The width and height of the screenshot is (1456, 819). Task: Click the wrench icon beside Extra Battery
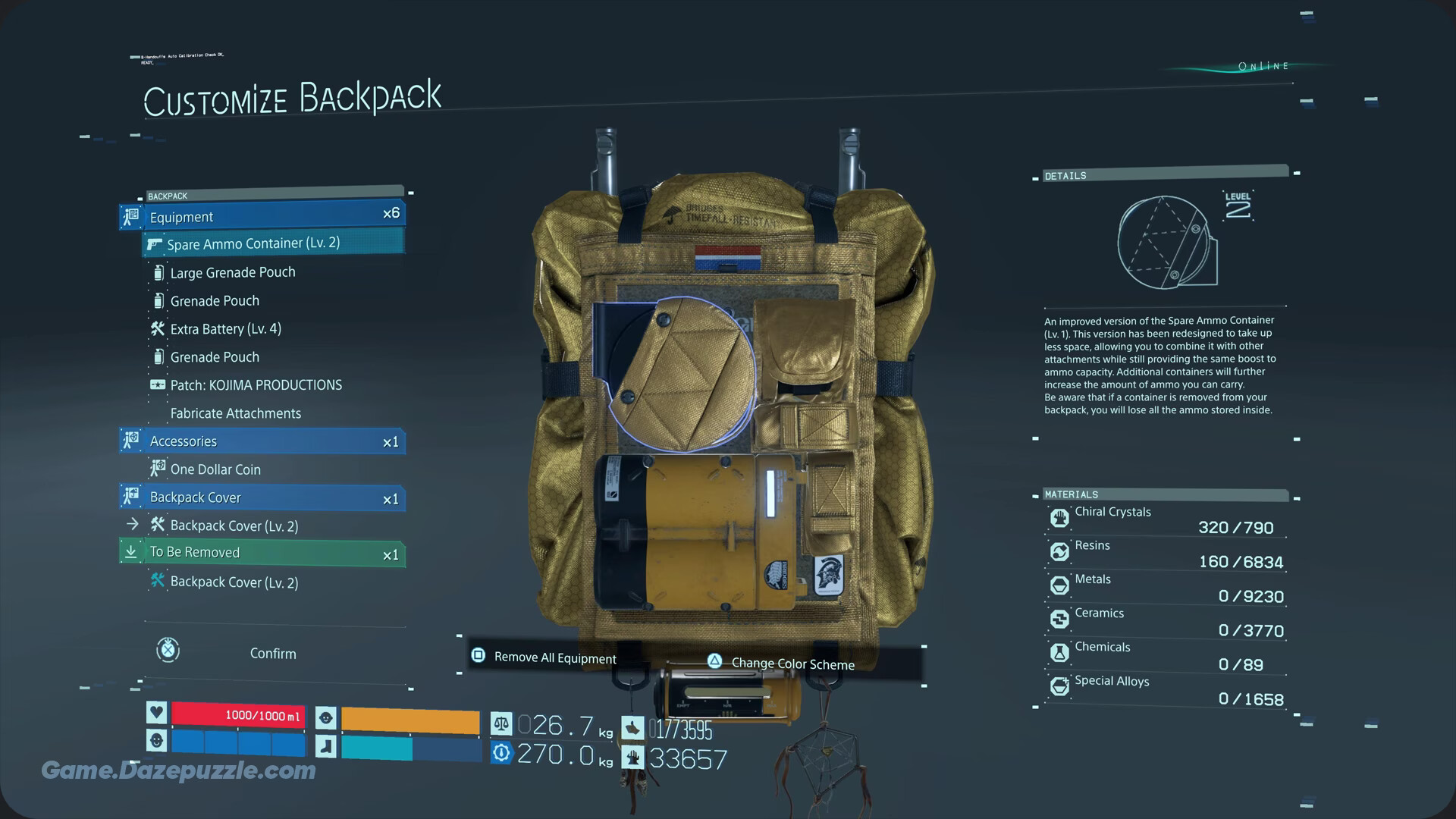coord(158,328)
